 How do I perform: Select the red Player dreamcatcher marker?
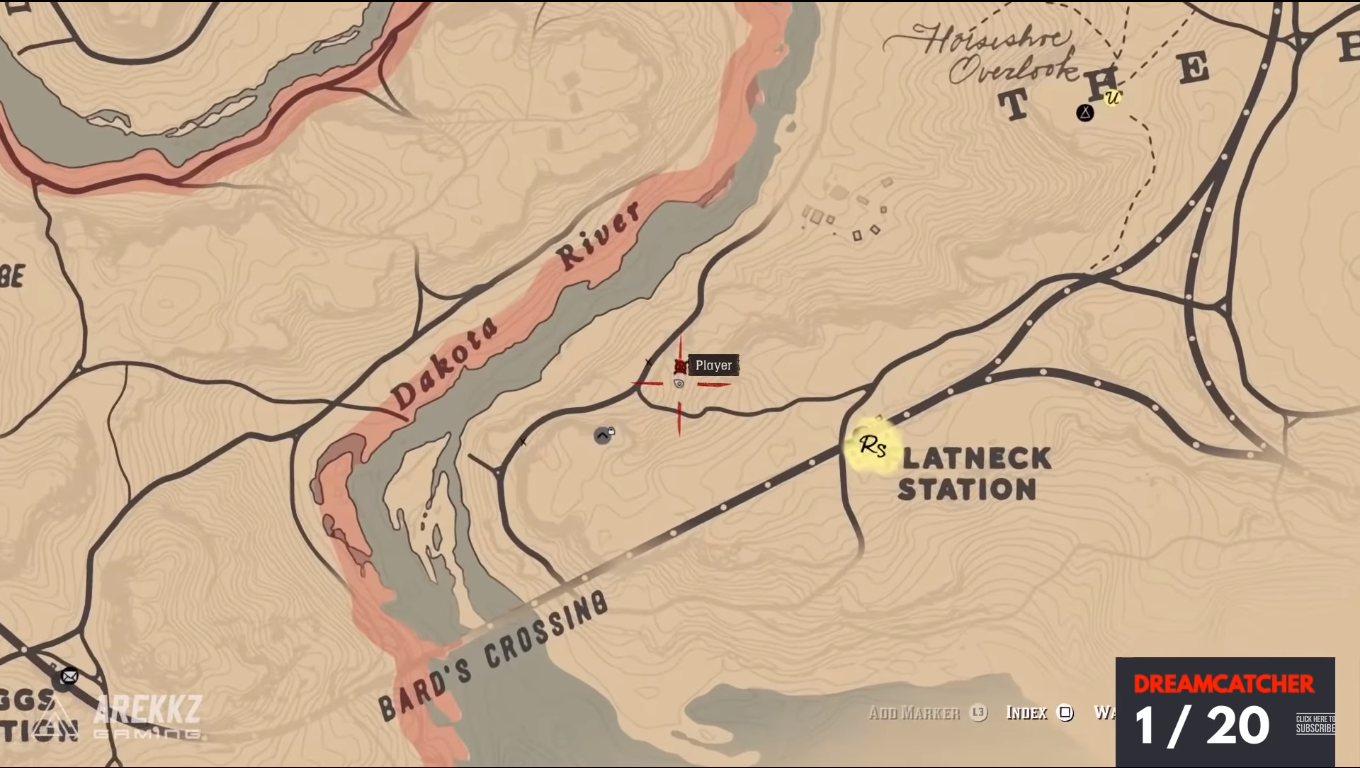pos(680,366)
